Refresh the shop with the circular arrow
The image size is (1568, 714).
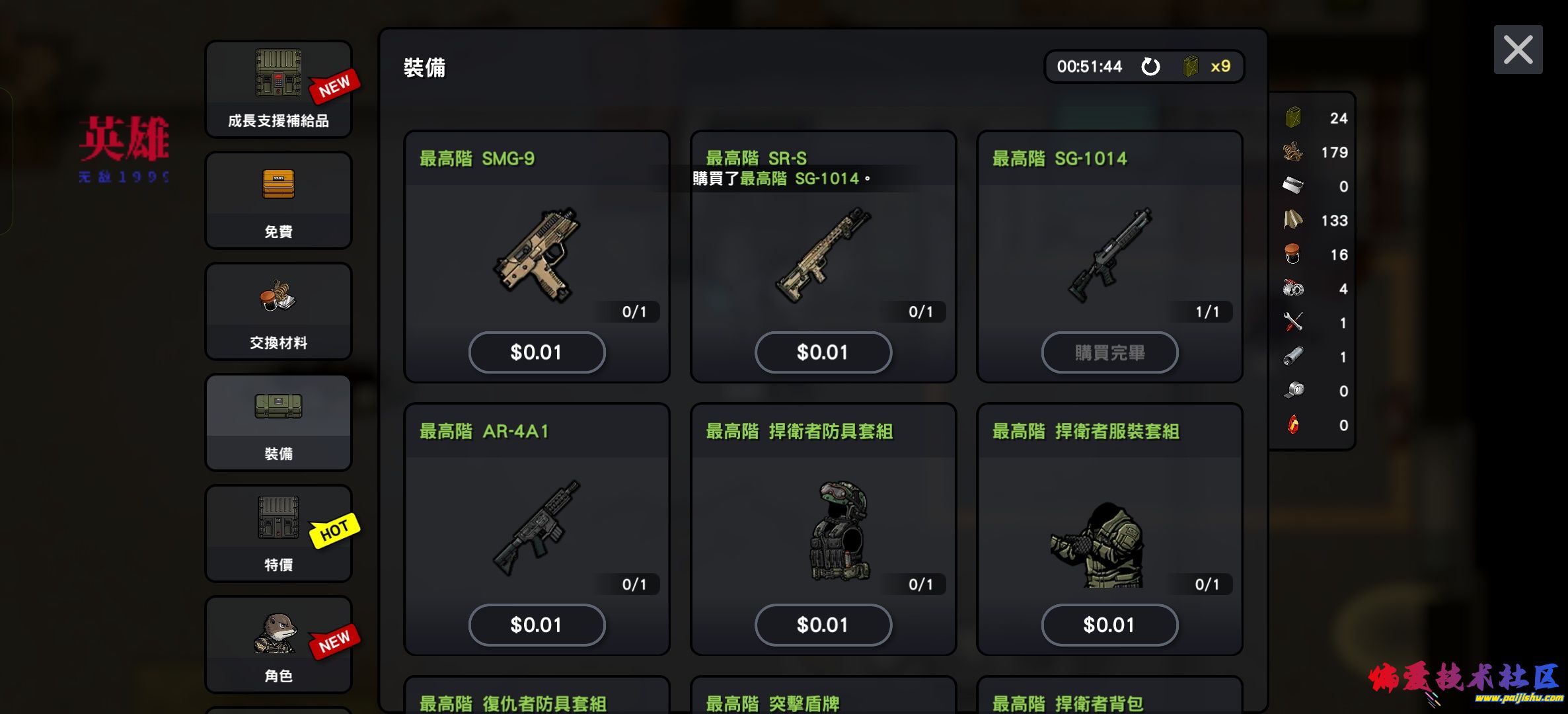1150,66
